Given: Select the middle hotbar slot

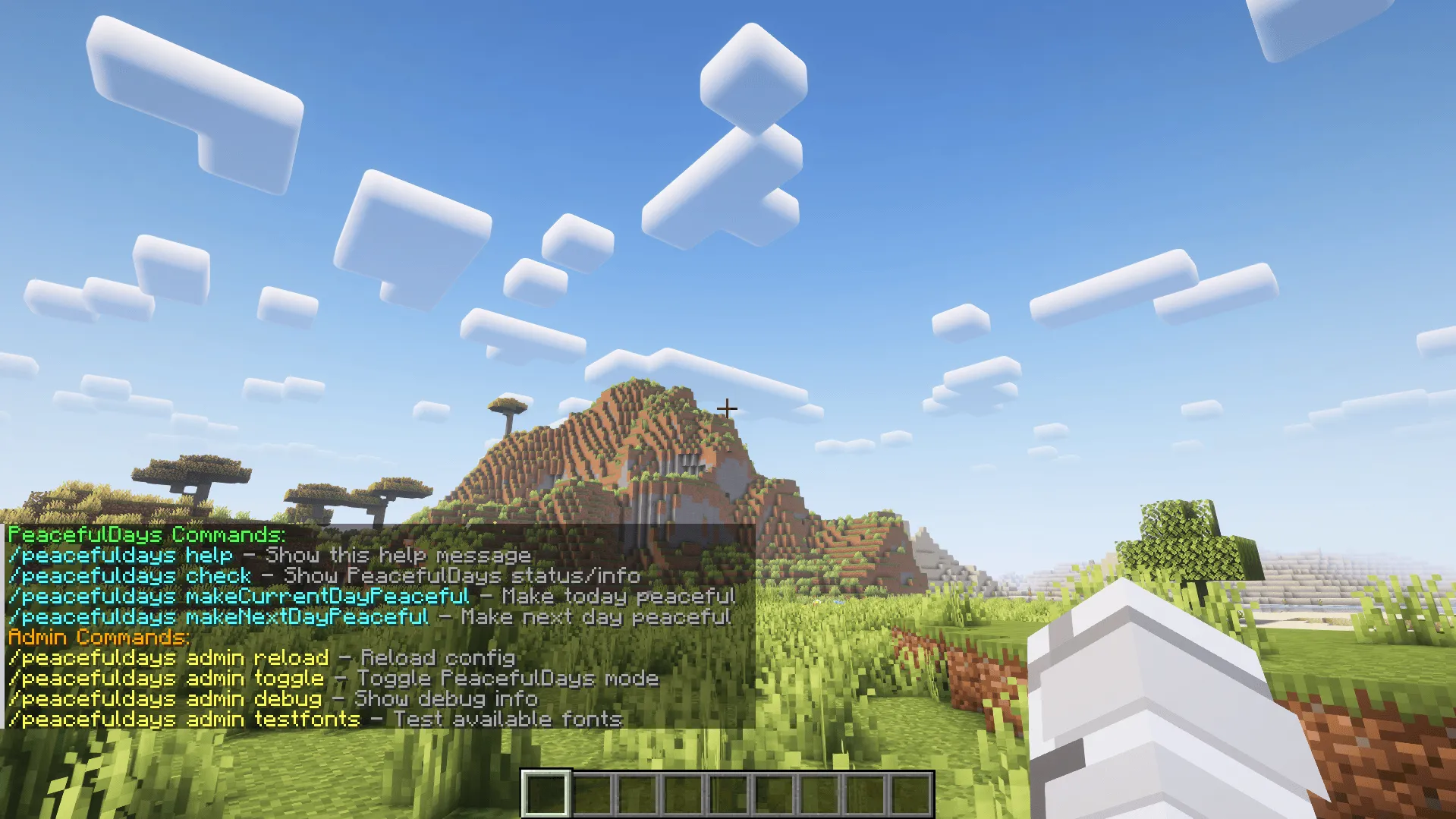Looking at the screenshot, I should coord(730,791).
